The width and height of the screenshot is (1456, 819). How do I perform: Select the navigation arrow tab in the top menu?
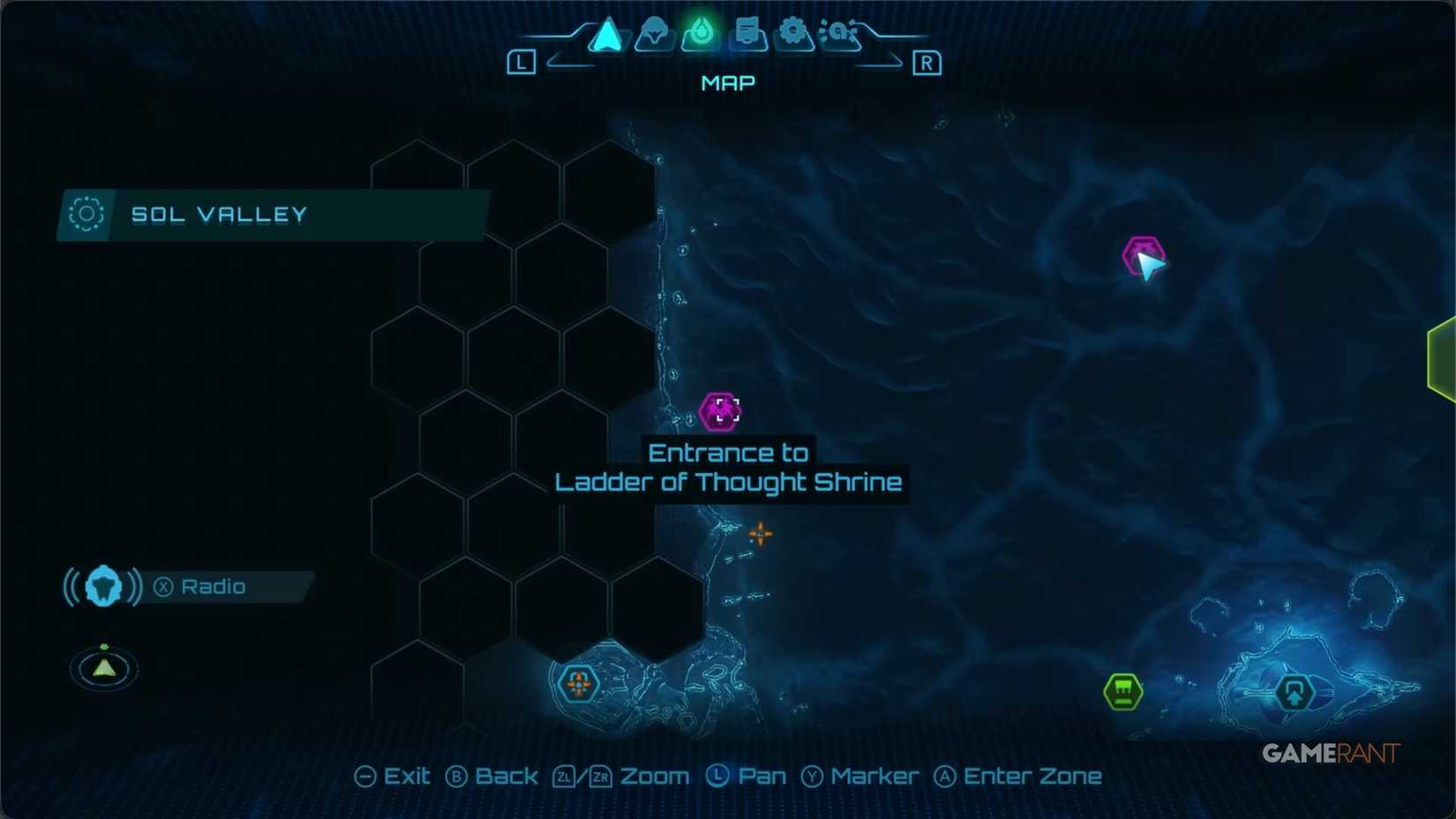click(605, 34)
